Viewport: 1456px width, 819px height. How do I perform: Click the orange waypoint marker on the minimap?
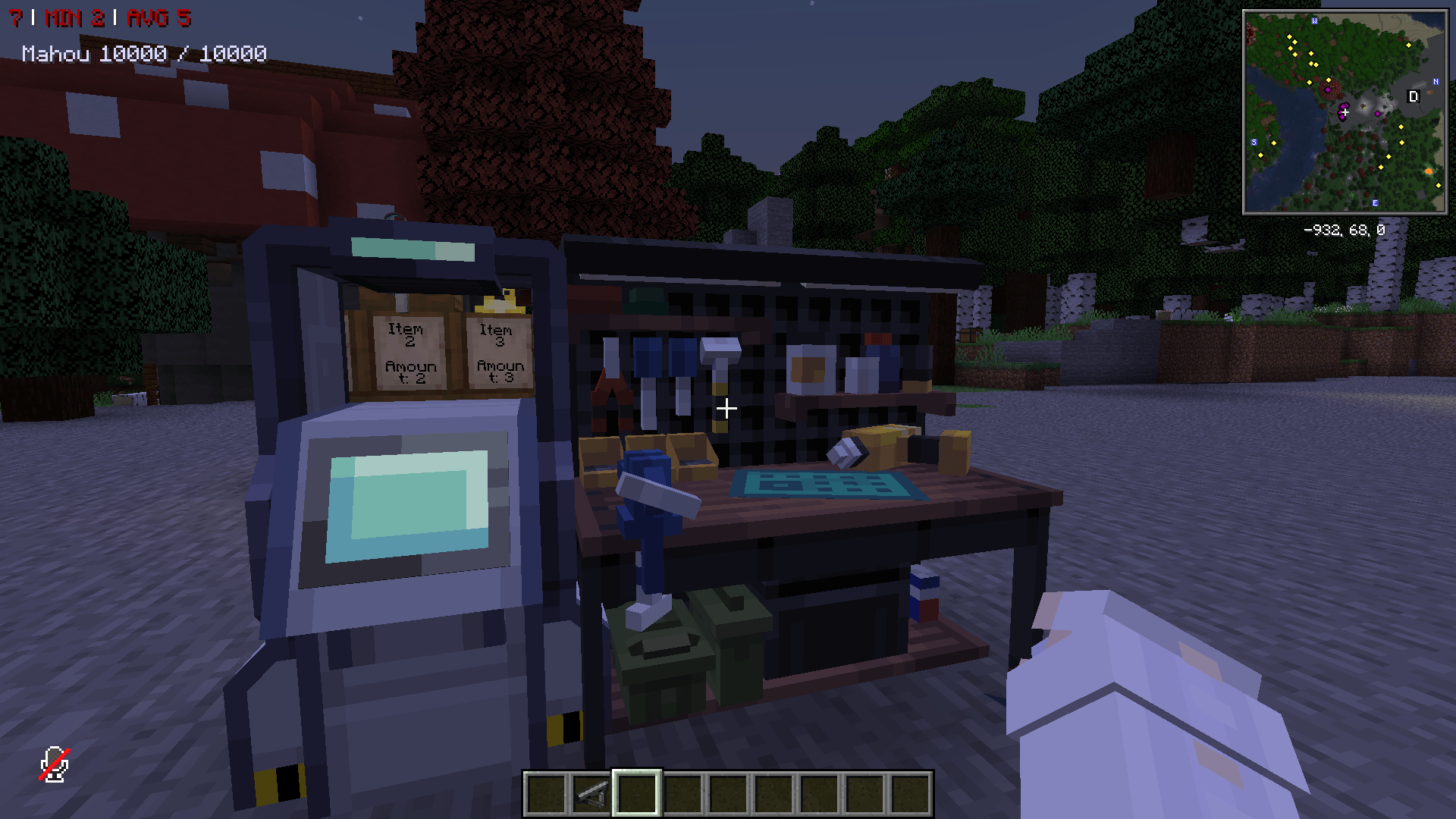[x=1429, y=171]
